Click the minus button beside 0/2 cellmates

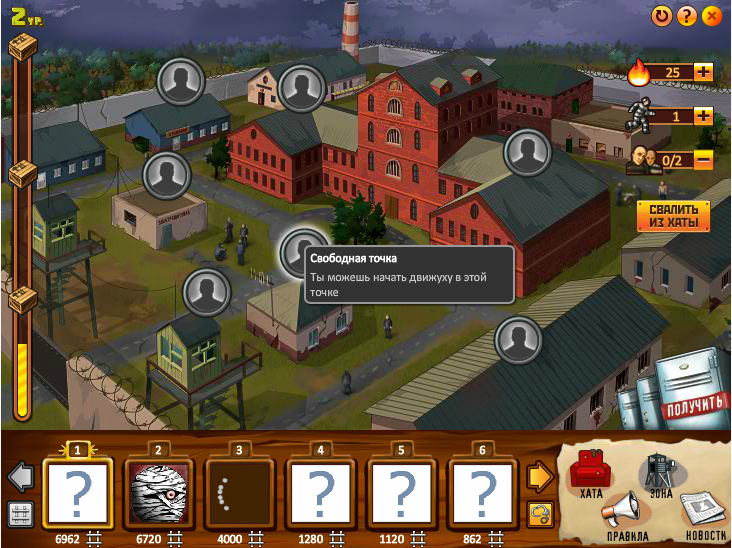pos(703,158)
